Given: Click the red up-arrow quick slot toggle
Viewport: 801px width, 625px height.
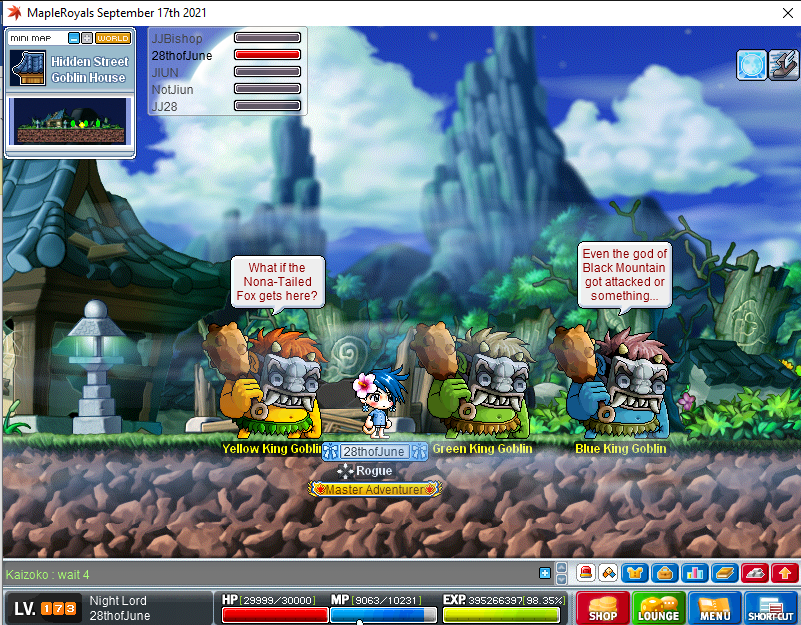Looking at the screenshot, I should pyautogui.click(x=784, y=573).
